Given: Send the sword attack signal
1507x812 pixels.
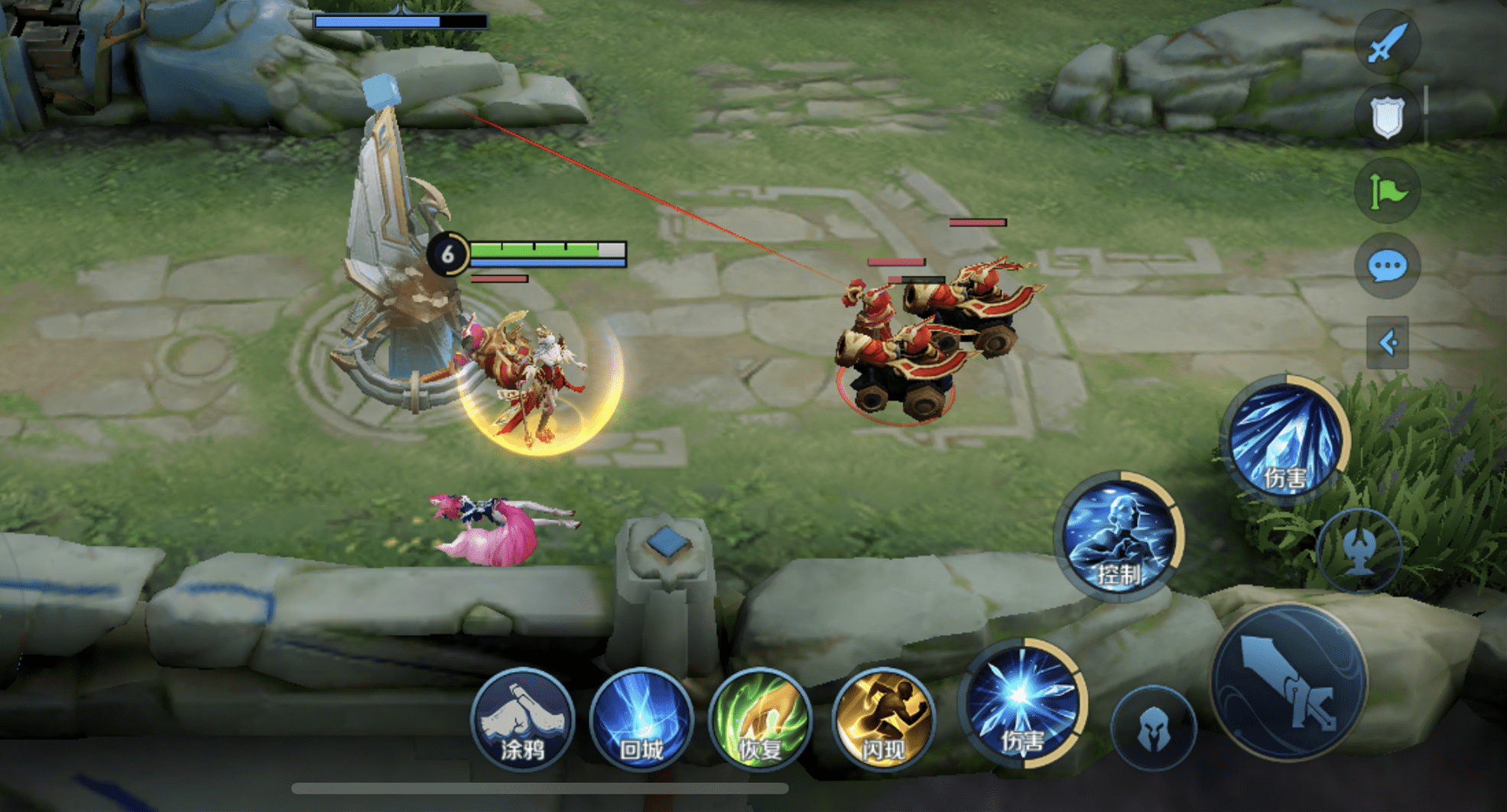Looking at the screenshot, I should pos(1387,42).
